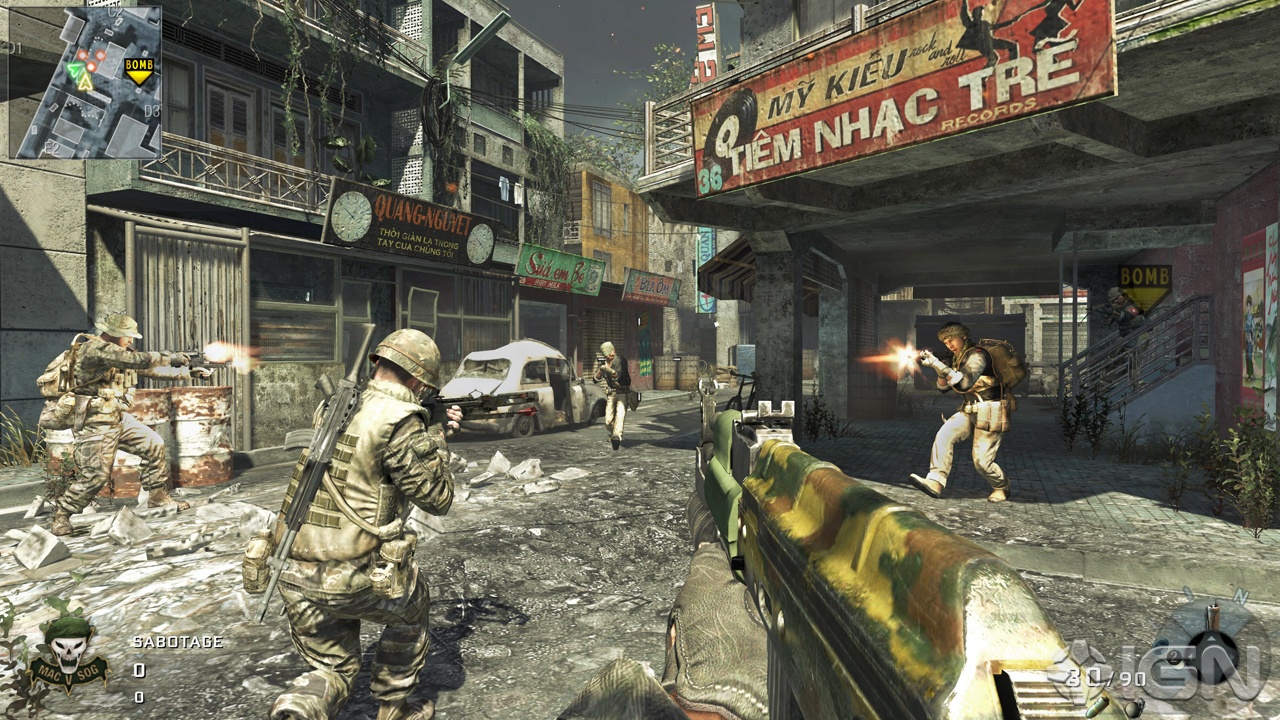Screen dimensions: 1280x720
Task: Click the small triangle under the SABOTAGE label
Action: coord(140,655)
